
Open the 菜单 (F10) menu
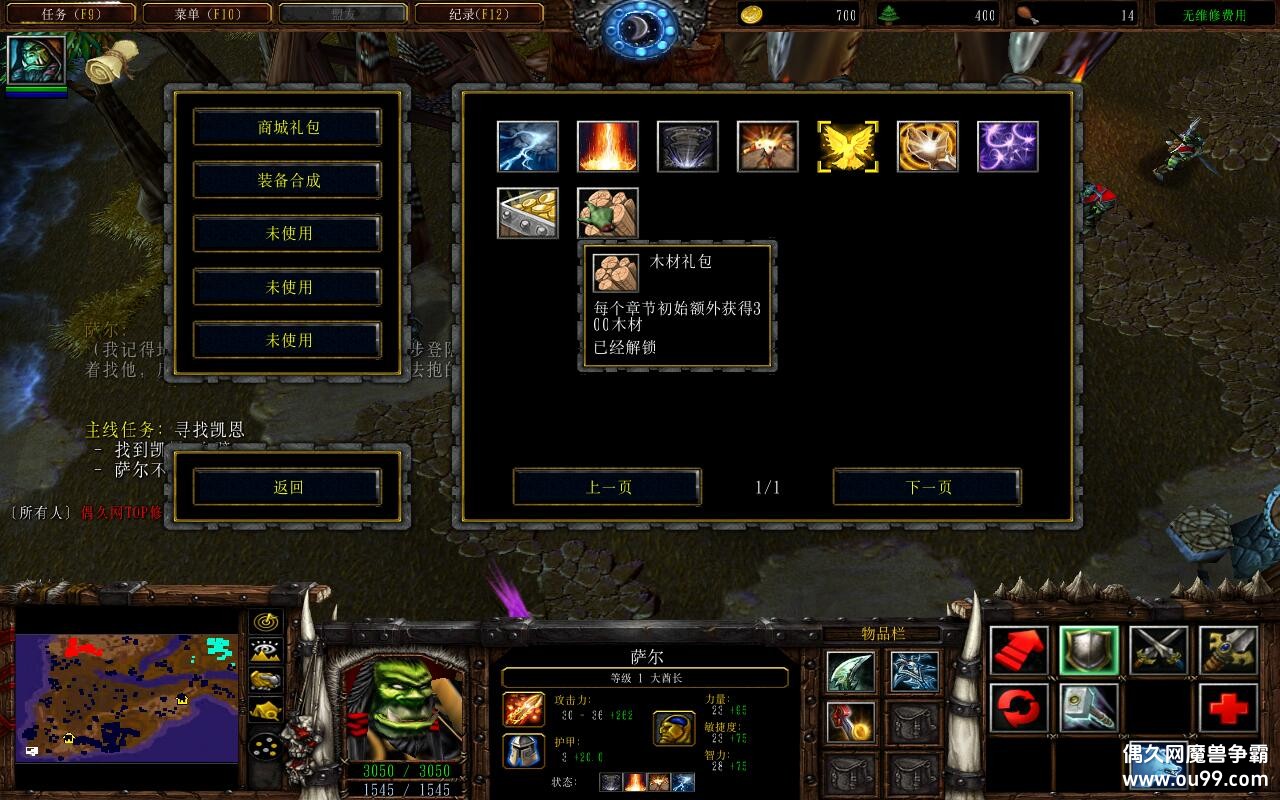[207, 13]
